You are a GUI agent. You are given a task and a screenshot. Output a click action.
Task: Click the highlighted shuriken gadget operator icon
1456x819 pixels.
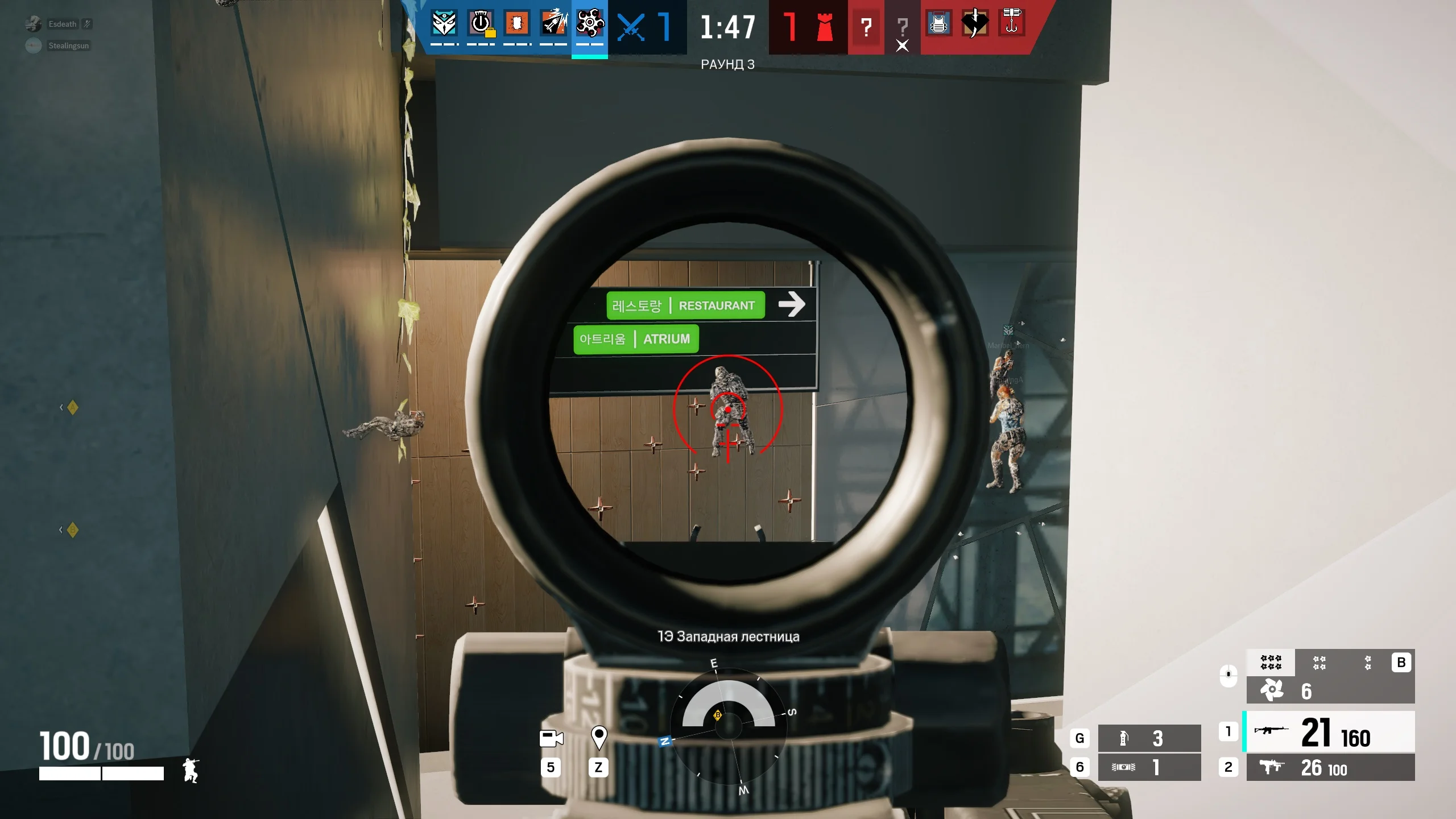click(589, 24)
